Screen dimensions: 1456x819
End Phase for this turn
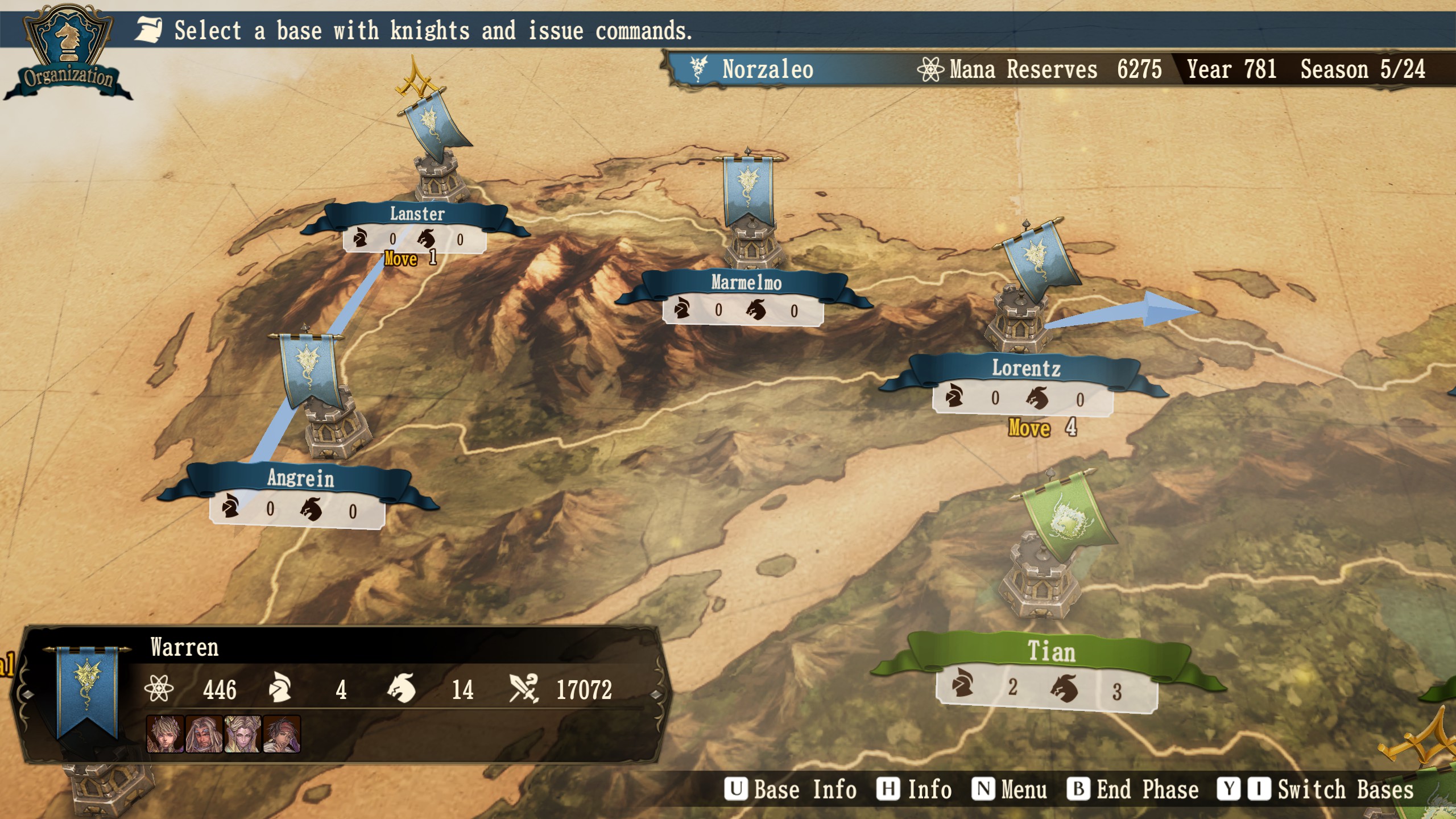(x=1133, y=789)
